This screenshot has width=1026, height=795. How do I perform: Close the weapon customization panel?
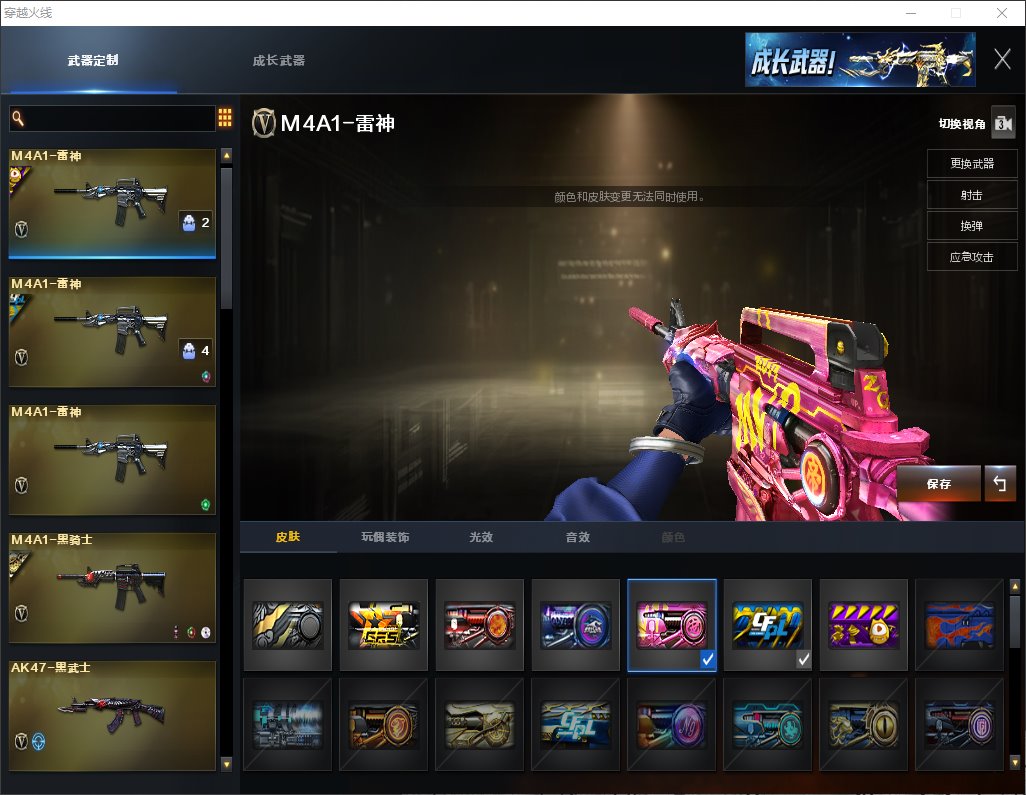point(1002,59)
